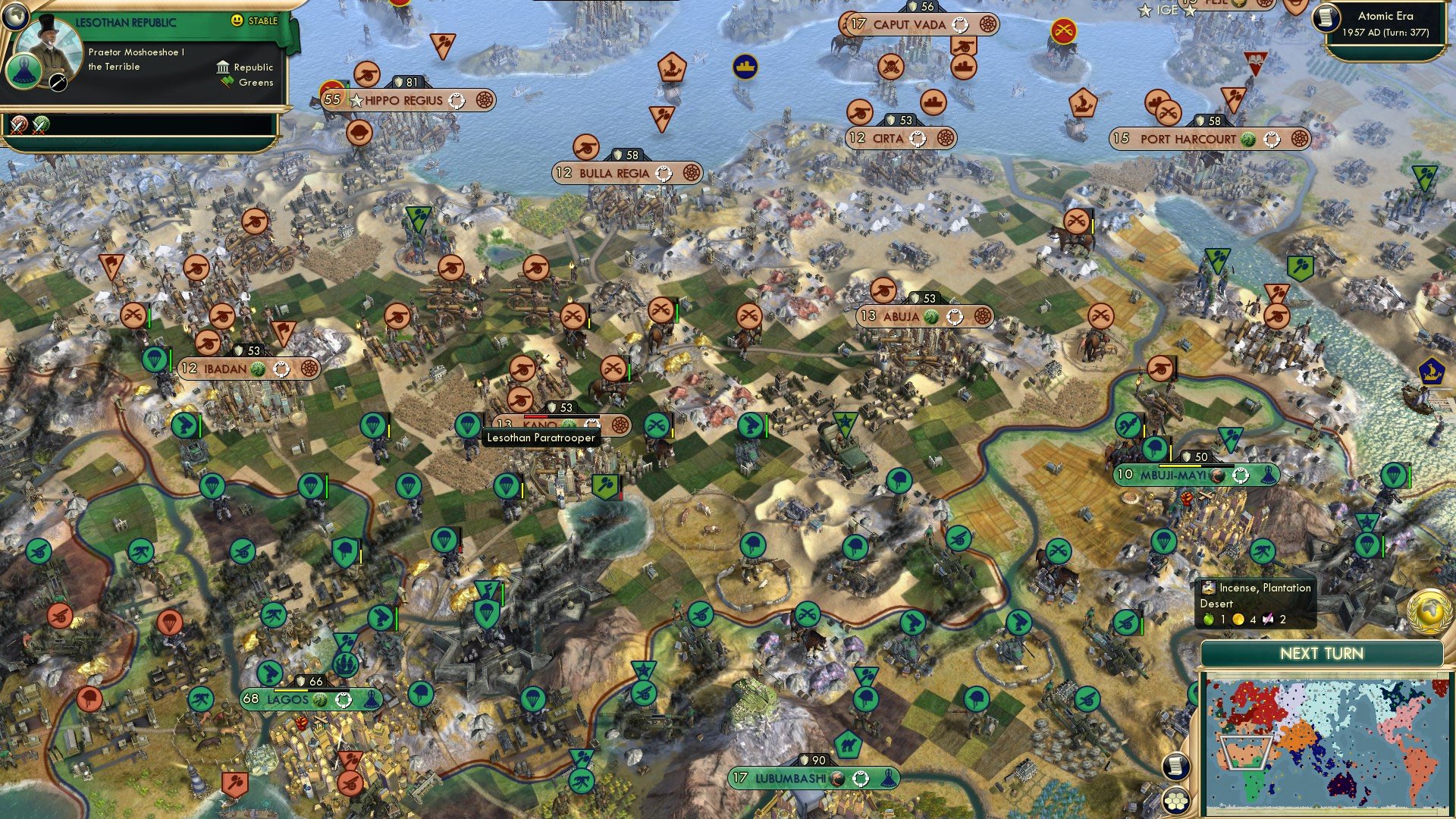Select the Lesothan Paratrooper unit flag
This screenshot has height=819, width=1456.
coord(466,425)
